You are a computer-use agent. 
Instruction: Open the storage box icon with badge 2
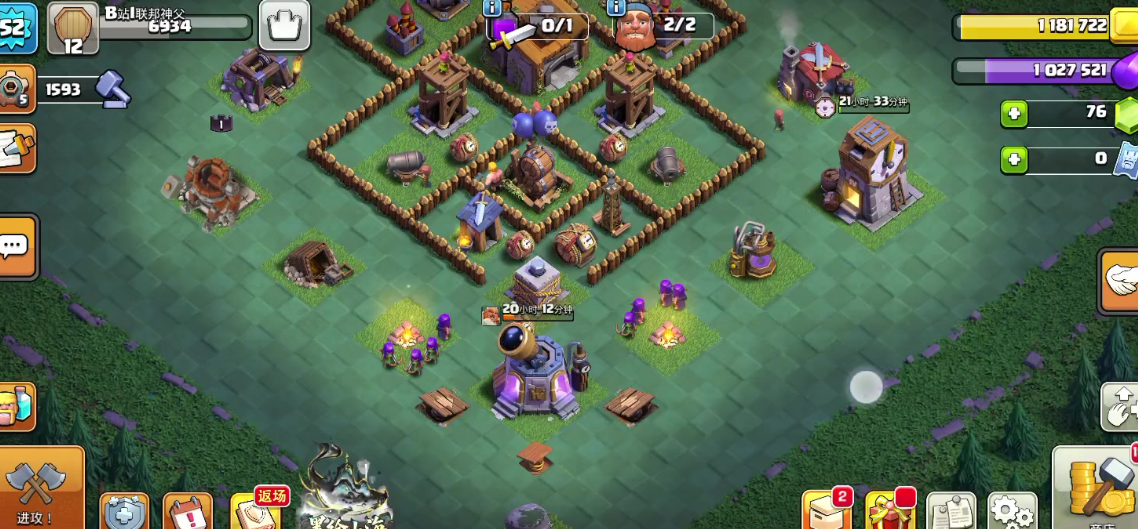pos(827,510)
